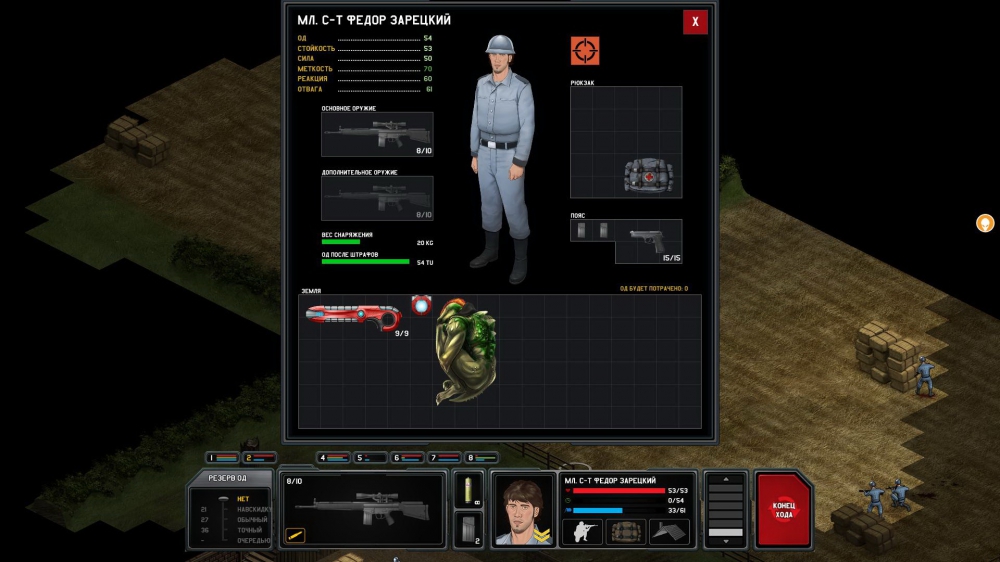Select the sniper rifle in the primary weapon slot

point(377,133)
